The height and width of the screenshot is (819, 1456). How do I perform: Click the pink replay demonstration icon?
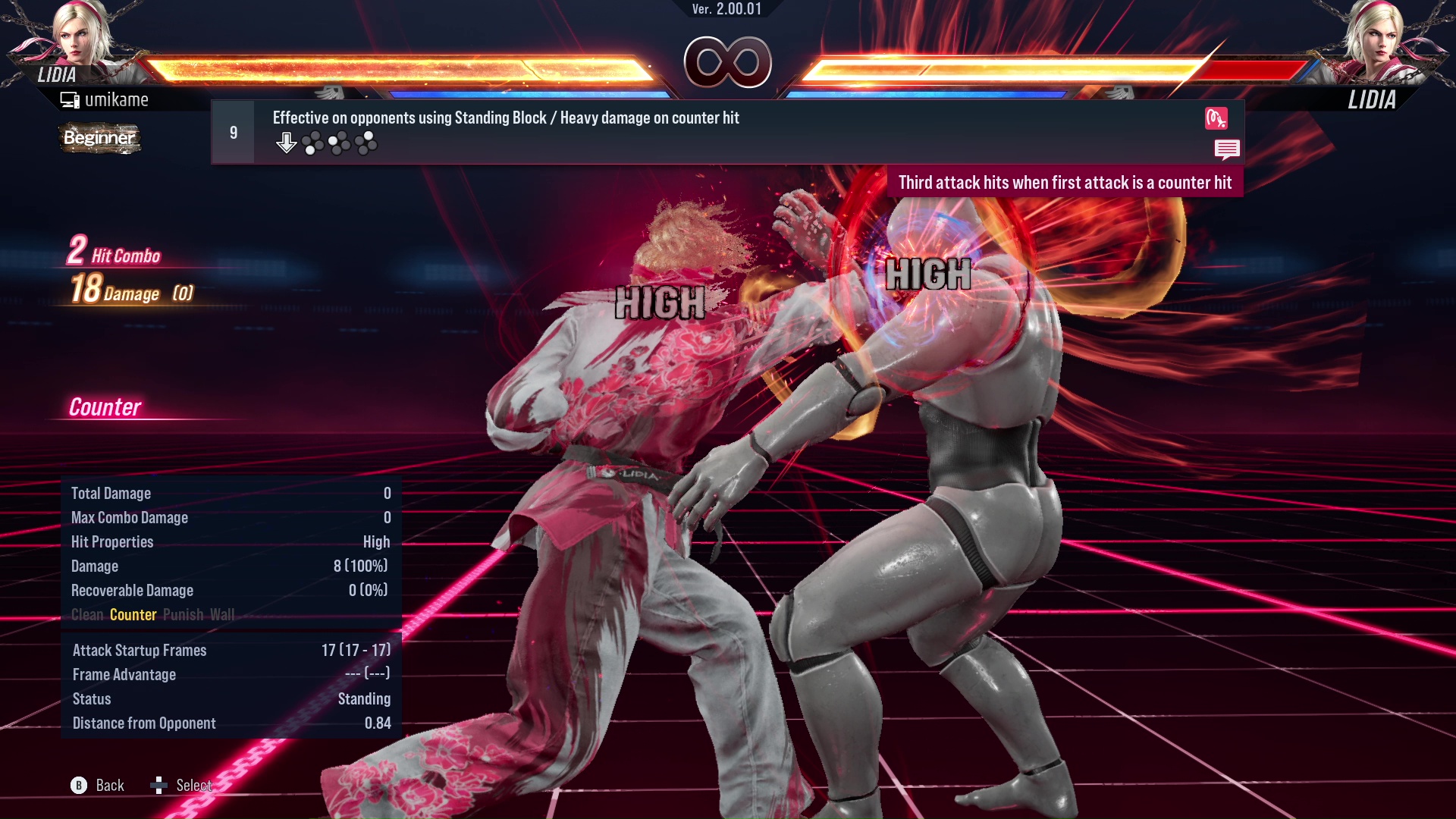(x=1218, y=119)
